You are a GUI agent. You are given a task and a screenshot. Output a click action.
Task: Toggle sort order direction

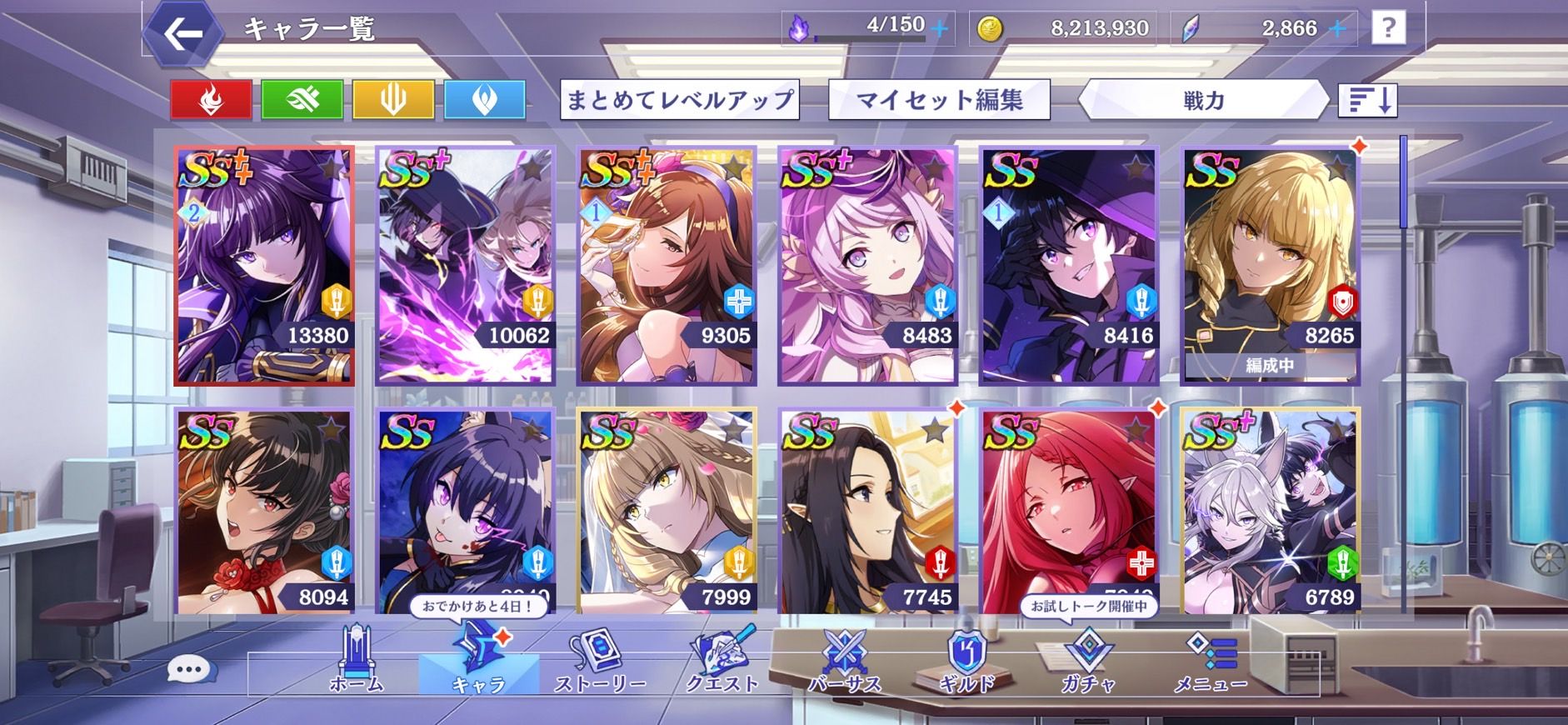pos(1367,100)
